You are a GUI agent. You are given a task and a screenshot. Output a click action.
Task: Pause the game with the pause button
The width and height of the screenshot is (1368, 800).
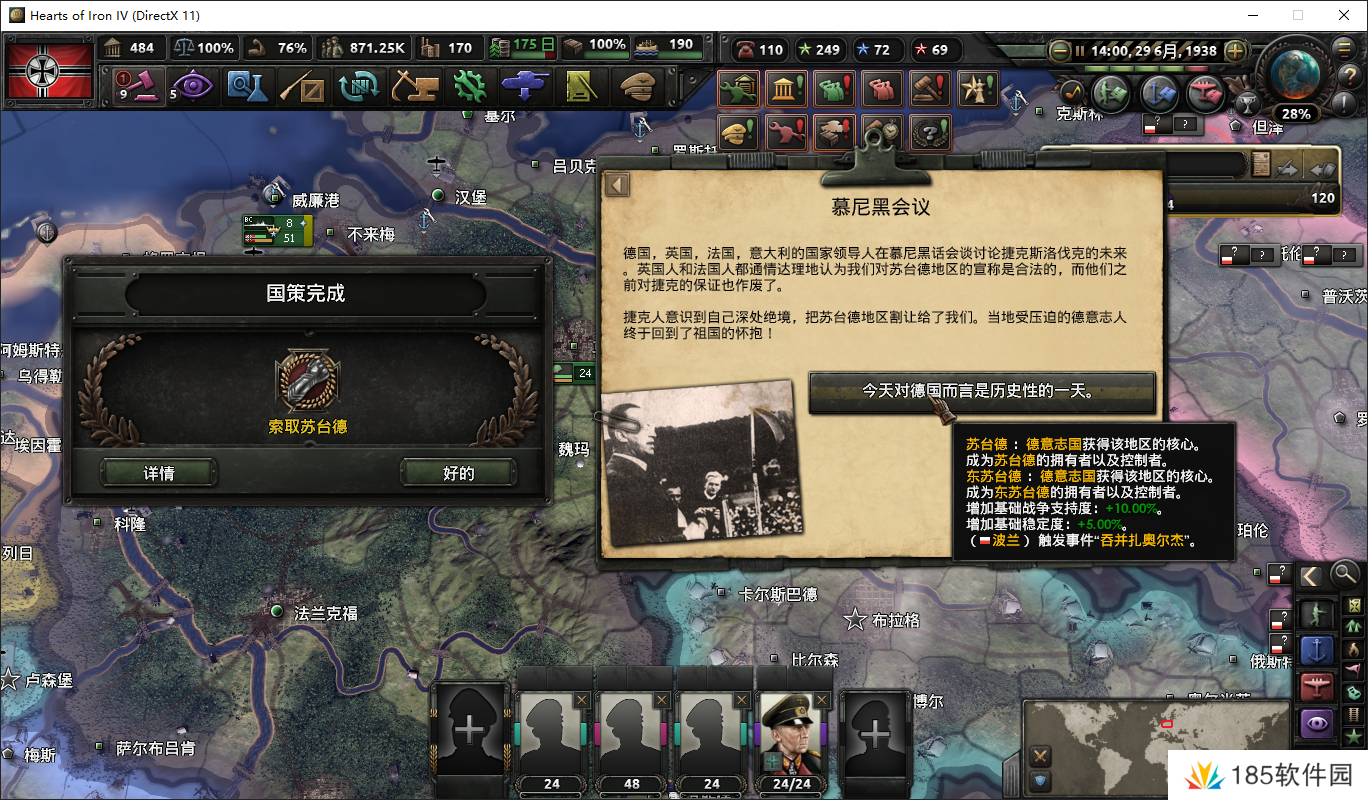[x=1079, y=51]
